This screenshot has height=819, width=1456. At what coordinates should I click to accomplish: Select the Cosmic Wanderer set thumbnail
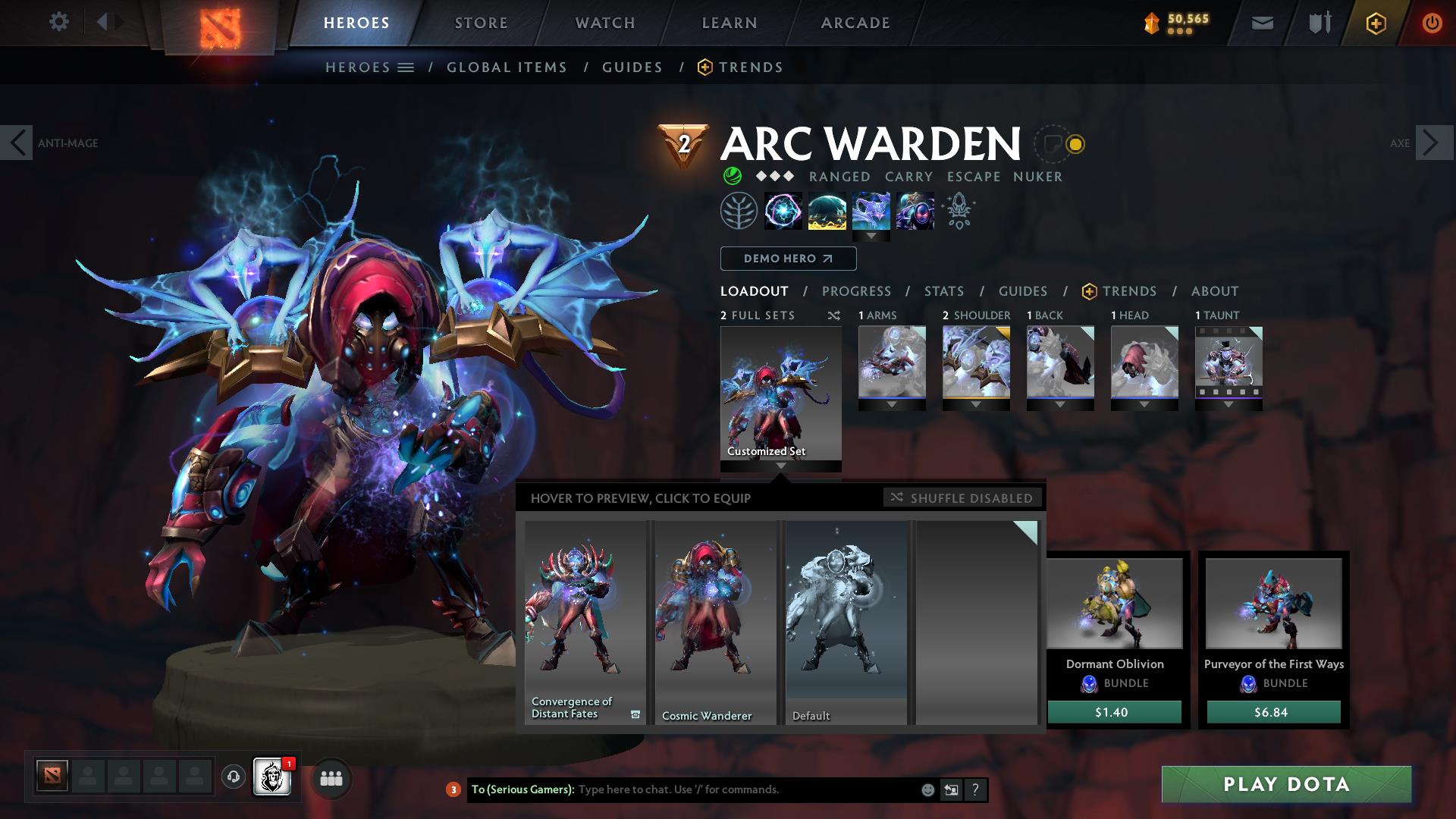(x=714, y=622)
